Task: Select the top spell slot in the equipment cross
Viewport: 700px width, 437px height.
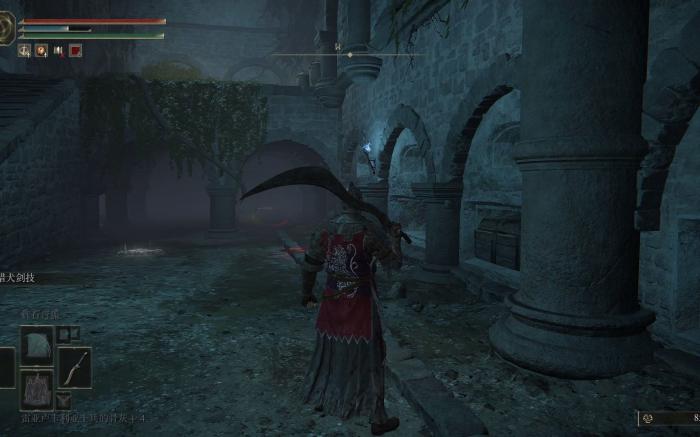Action: click(x=37, y=344)
